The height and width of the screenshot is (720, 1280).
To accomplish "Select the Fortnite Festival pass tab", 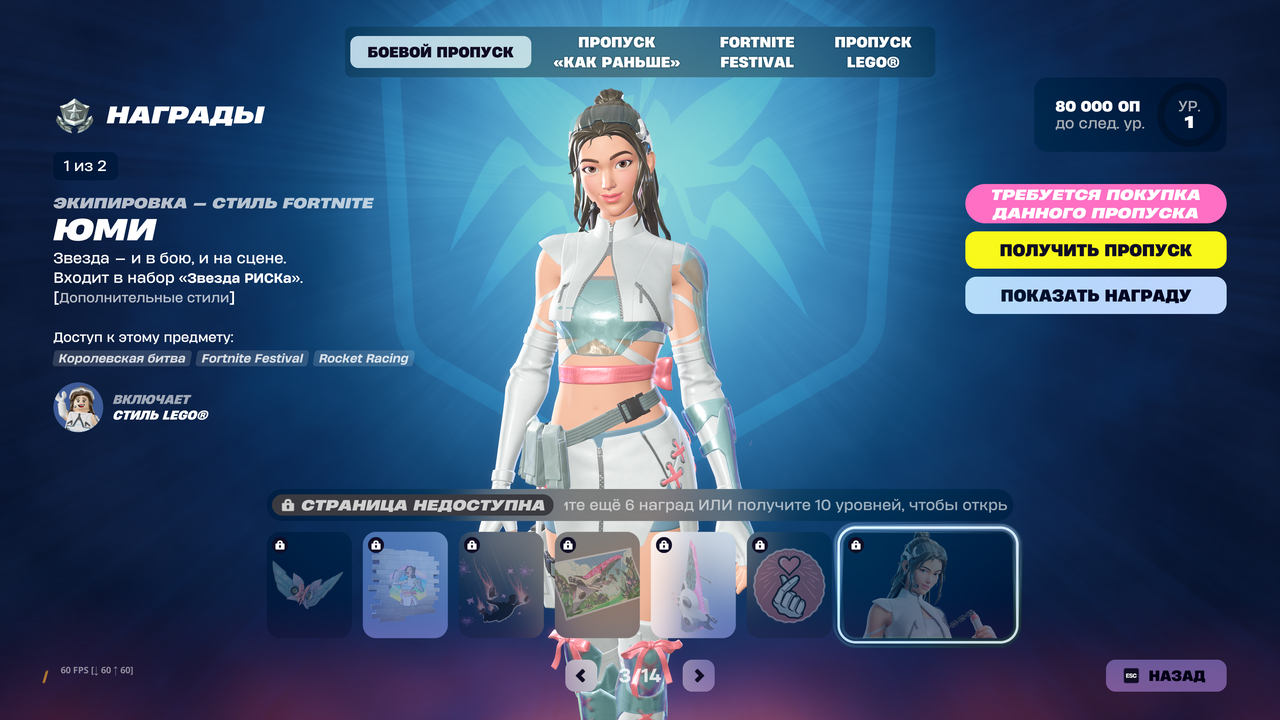I will point(757,52).
